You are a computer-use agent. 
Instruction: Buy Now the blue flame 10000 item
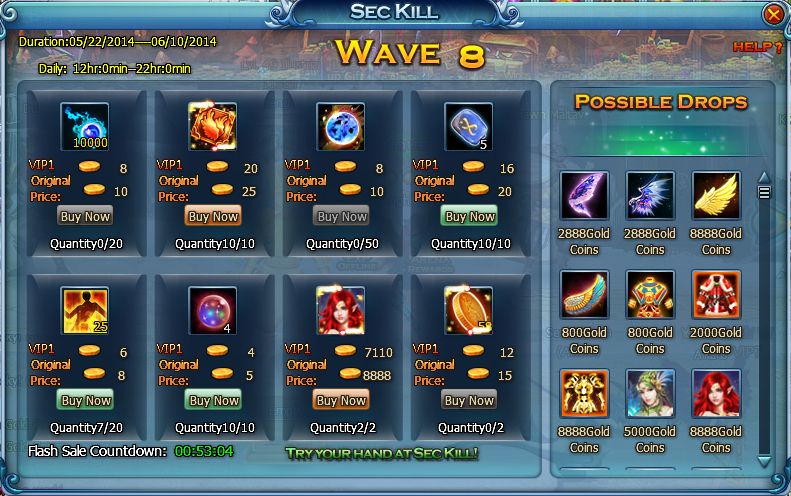point(84,216)
